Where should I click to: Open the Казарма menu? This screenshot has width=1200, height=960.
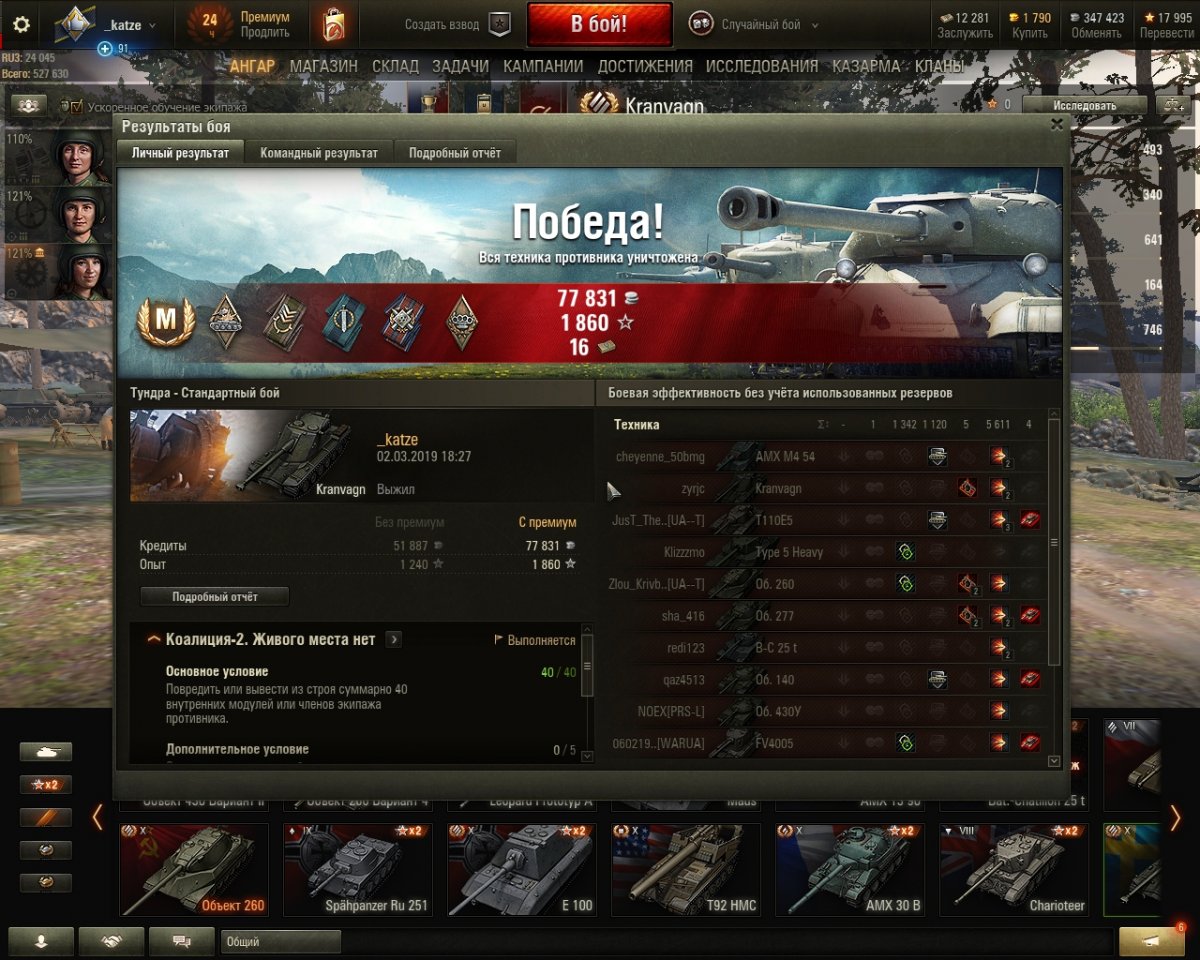click(x=865, y=67)
